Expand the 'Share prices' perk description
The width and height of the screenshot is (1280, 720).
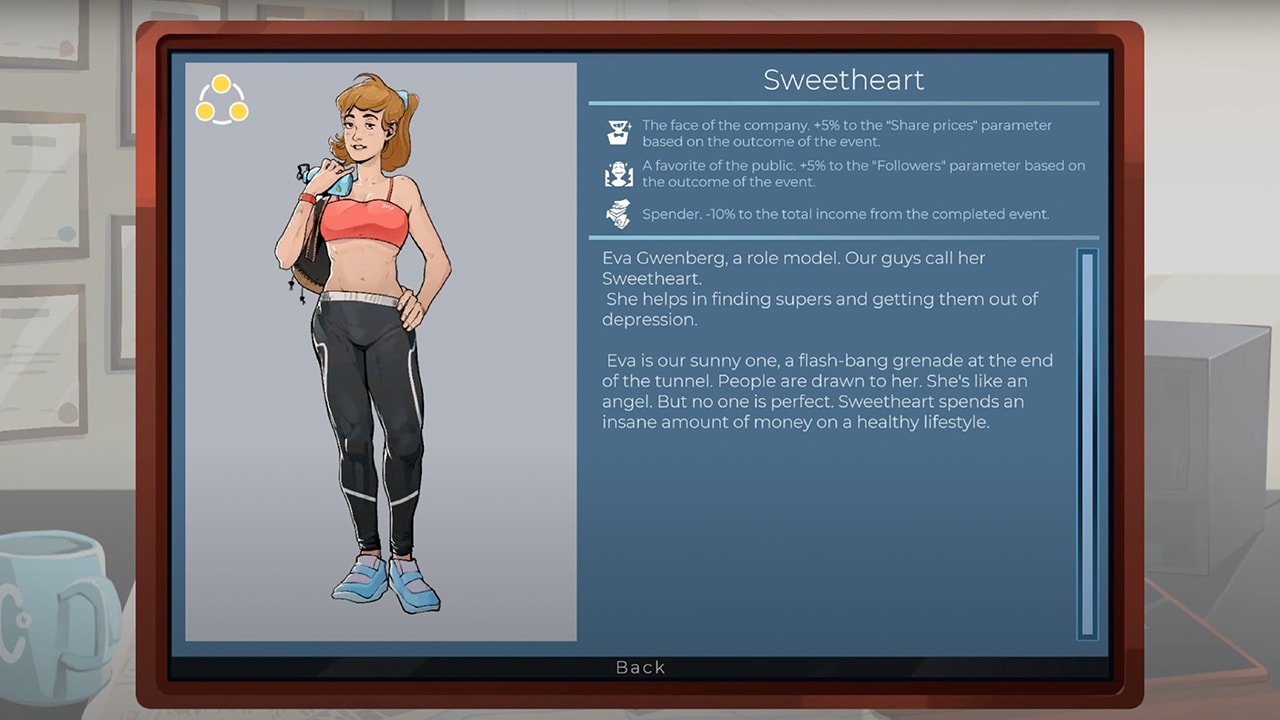tap(850, 132)
